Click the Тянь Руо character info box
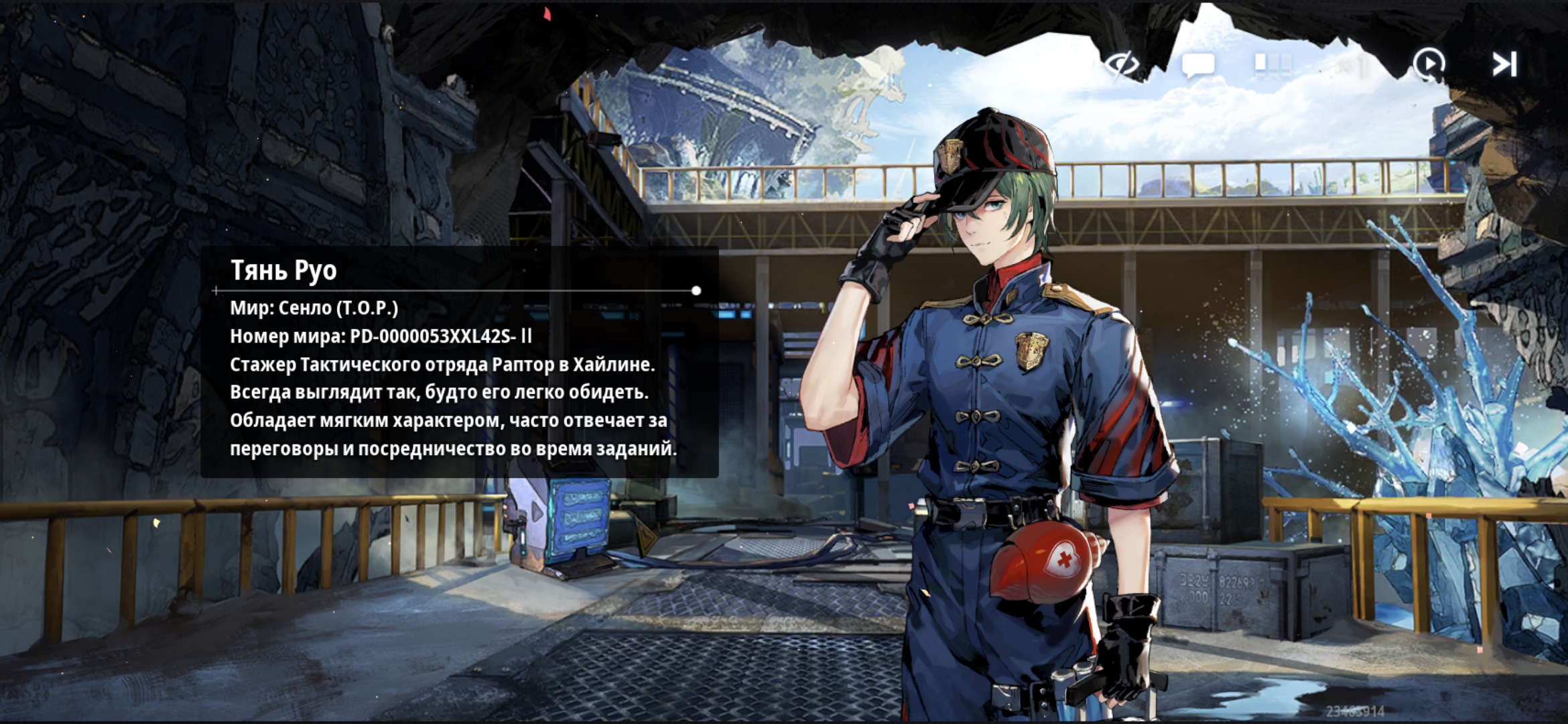The width and height of the screenshot is (1568, 724). pyautogui.click(x=460, y=362)
